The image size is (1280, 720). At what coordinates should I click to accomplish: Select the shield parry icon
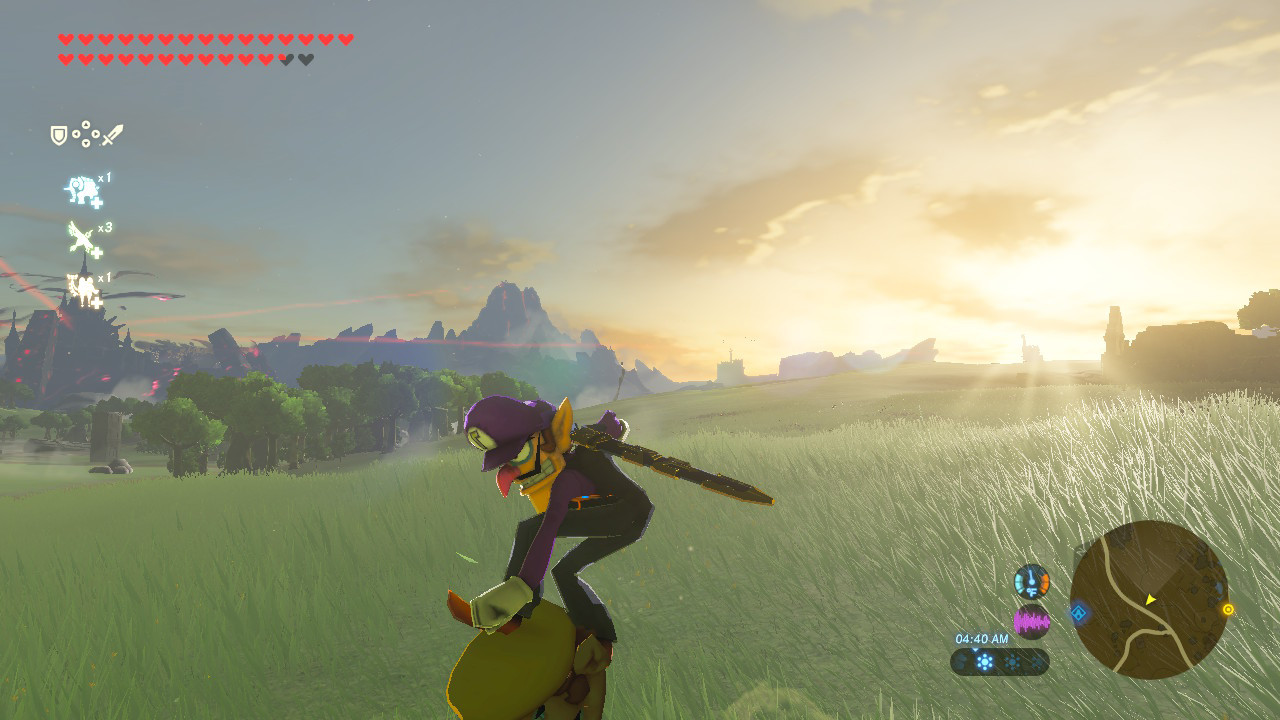tap(57, 135)
